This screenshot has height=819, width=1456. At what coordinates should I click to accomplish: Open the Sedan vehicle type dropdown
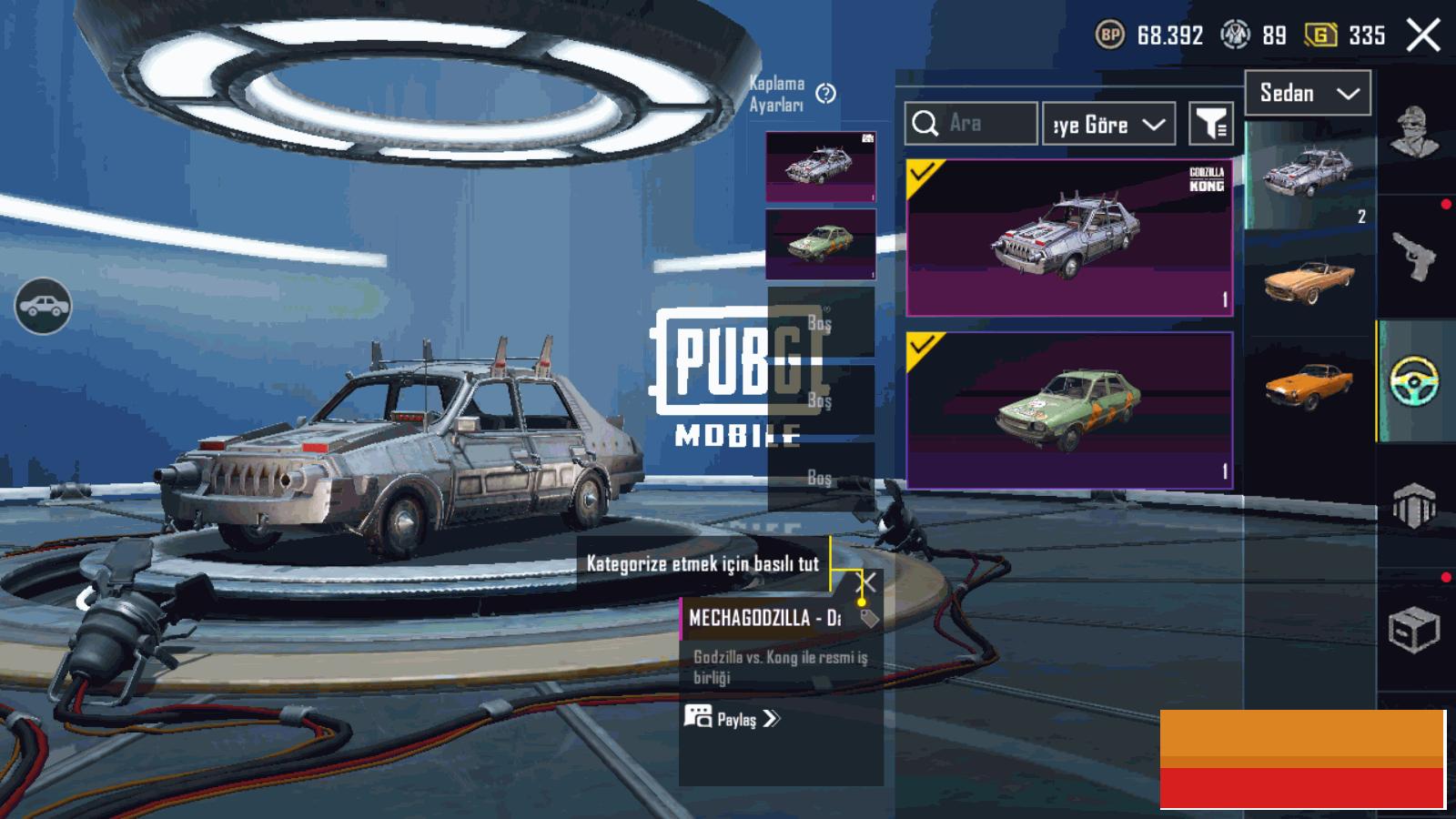coord(1308,93)
